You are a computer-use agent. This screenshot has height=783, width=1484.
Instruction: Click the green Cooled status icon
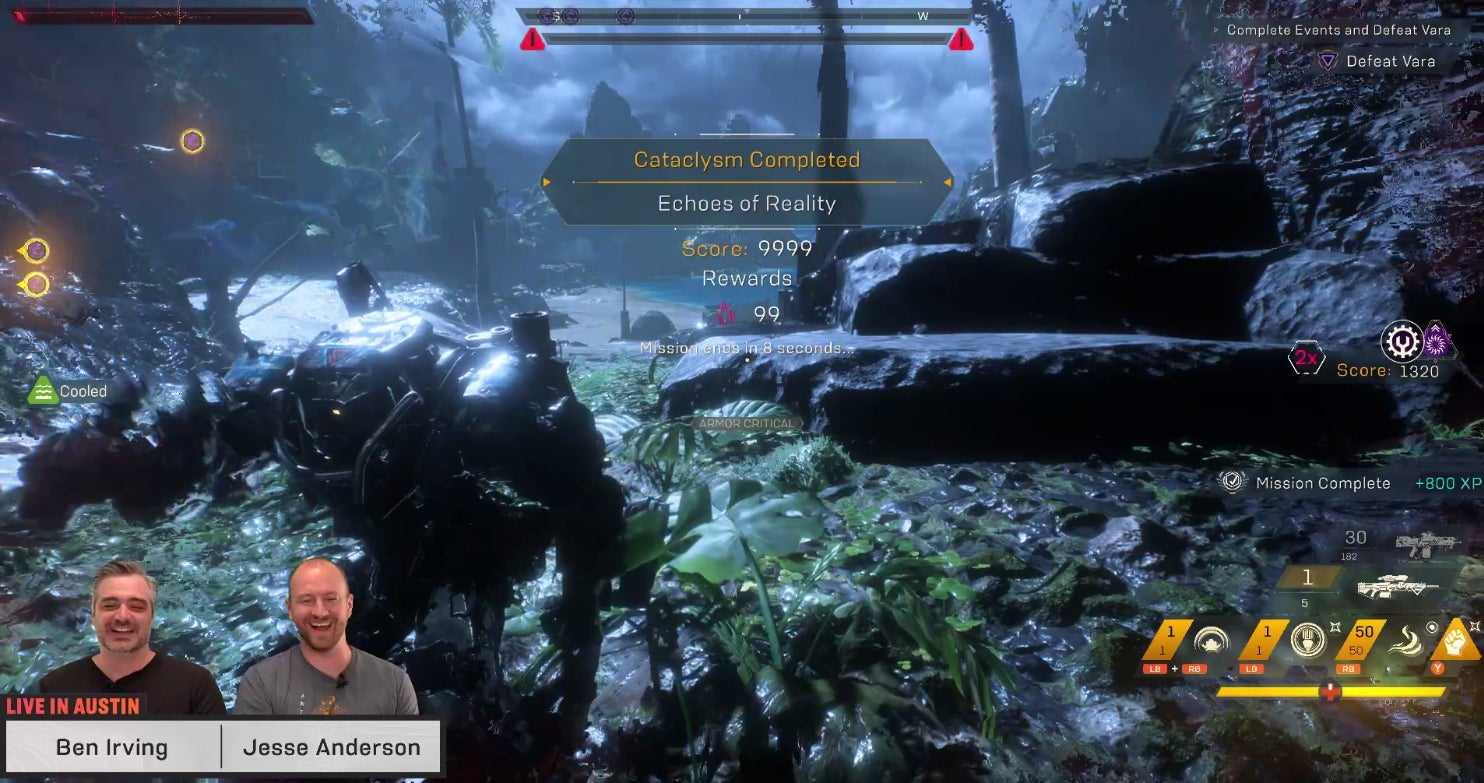pos(42,391)
